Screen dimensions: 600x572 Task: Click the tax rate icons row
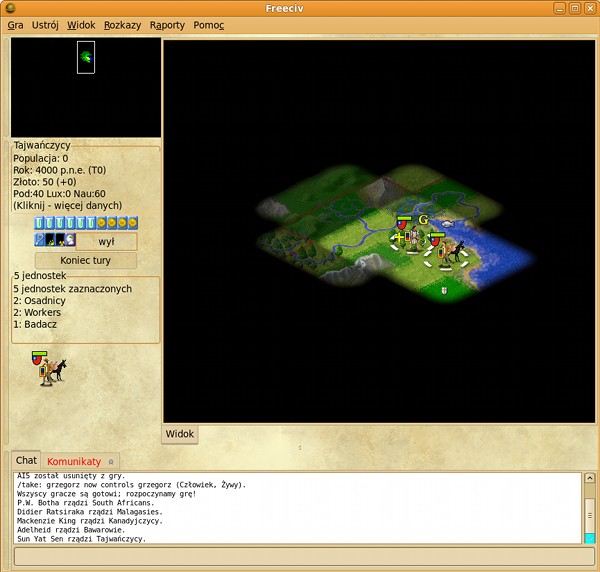(85, 223)
